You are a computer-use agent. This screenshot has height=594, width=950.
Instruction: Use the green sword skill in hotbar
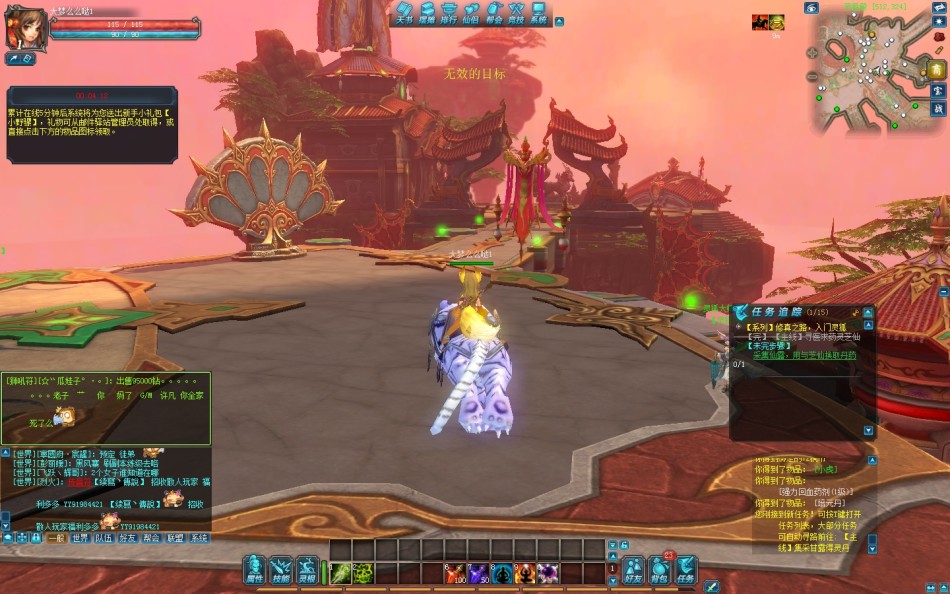[340, 573]
